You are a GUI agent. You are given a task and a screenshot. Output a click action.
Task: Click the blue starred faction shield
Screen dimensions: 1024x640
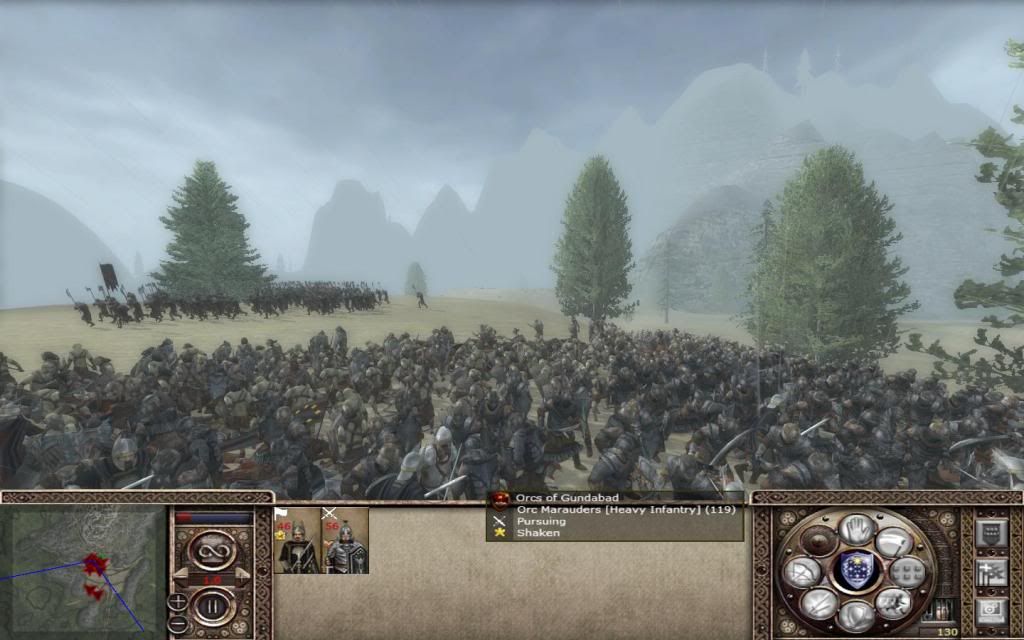pyautogui.click(x=855, y=571)
